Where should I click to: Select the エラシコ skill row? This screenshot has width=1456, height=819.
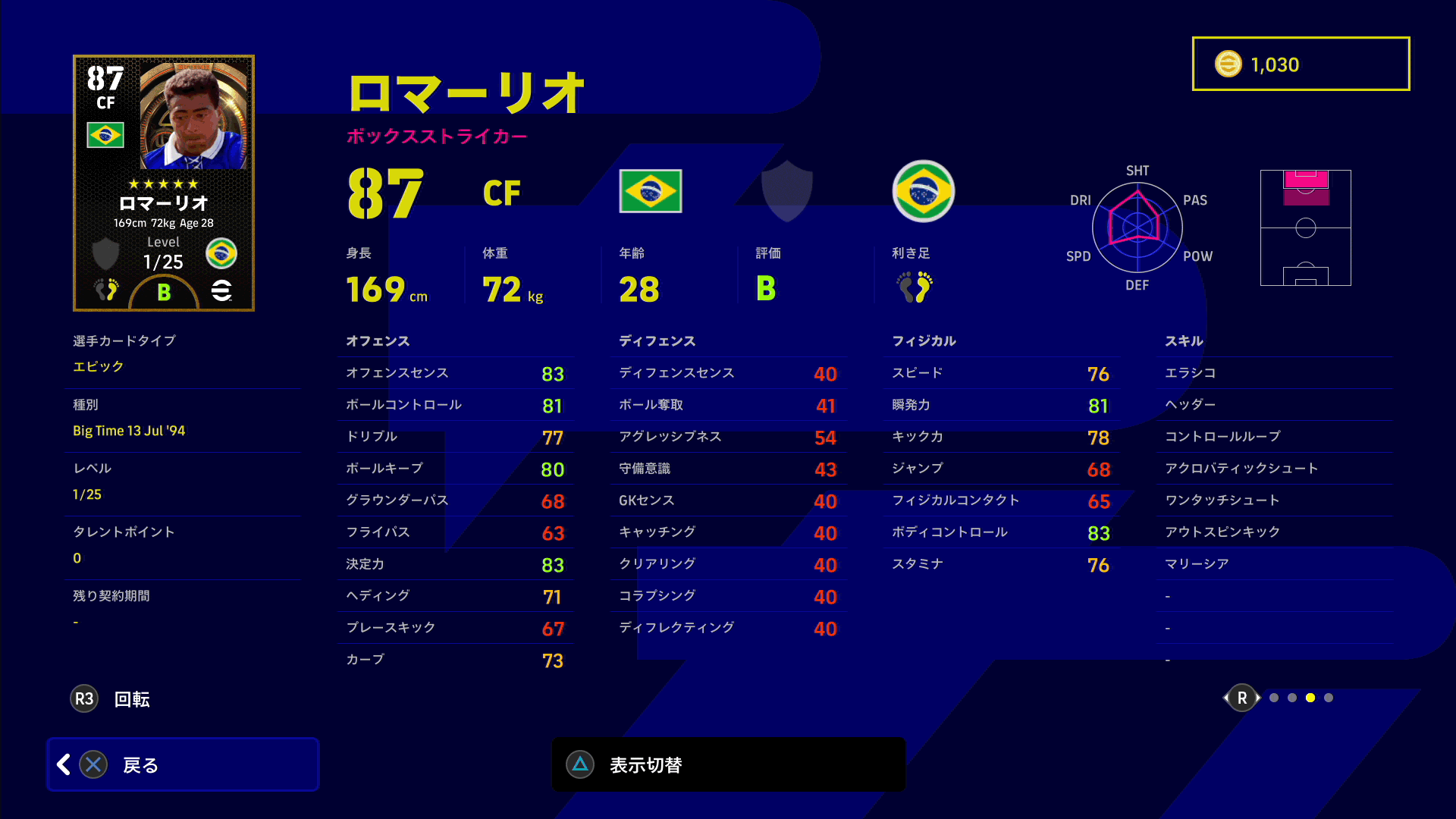pyautogui.click(x=1274, y=373)
